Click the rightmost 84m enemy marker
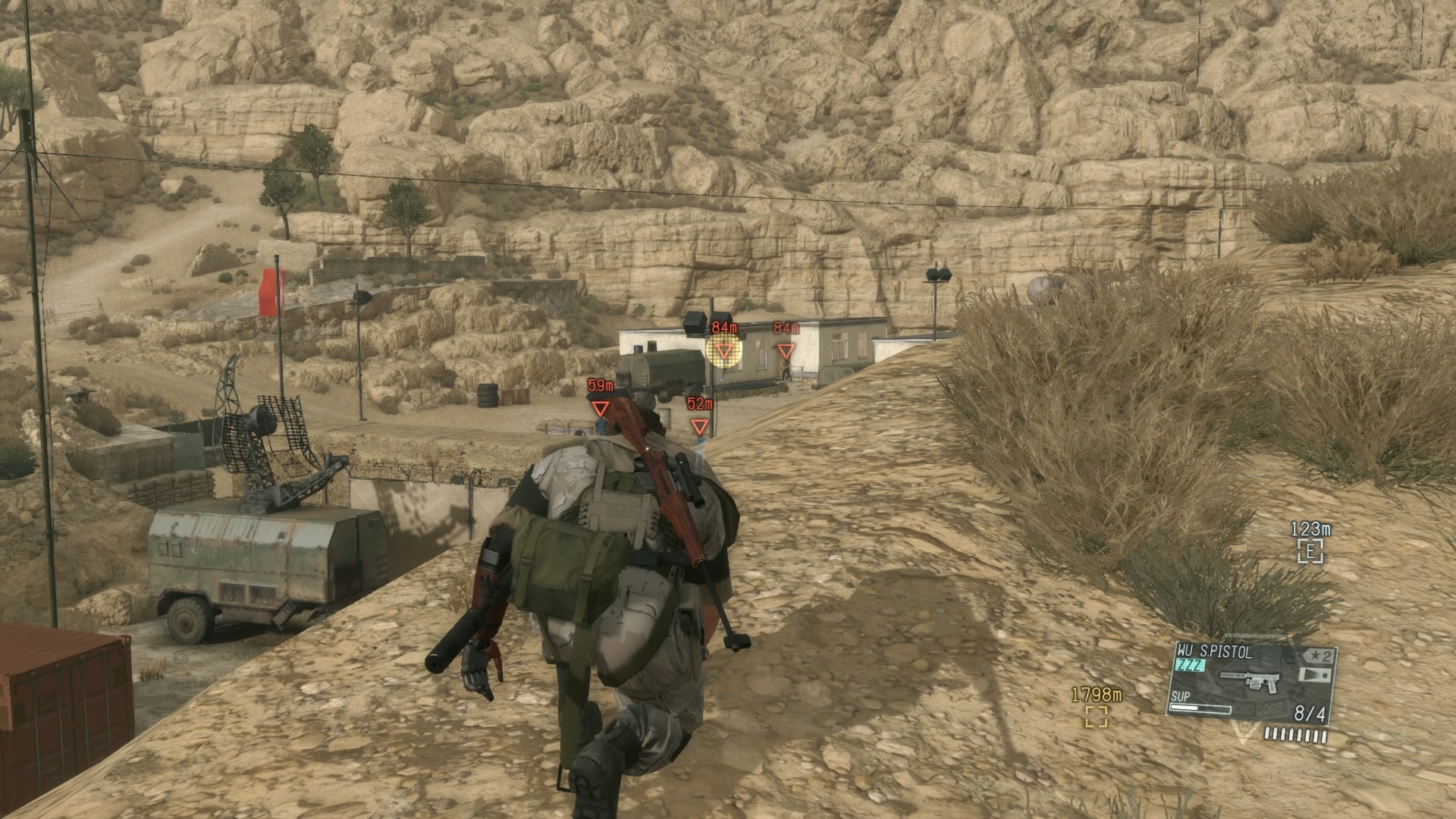The height and width of the screenshot is (819, 1456). tap(786, 349)
